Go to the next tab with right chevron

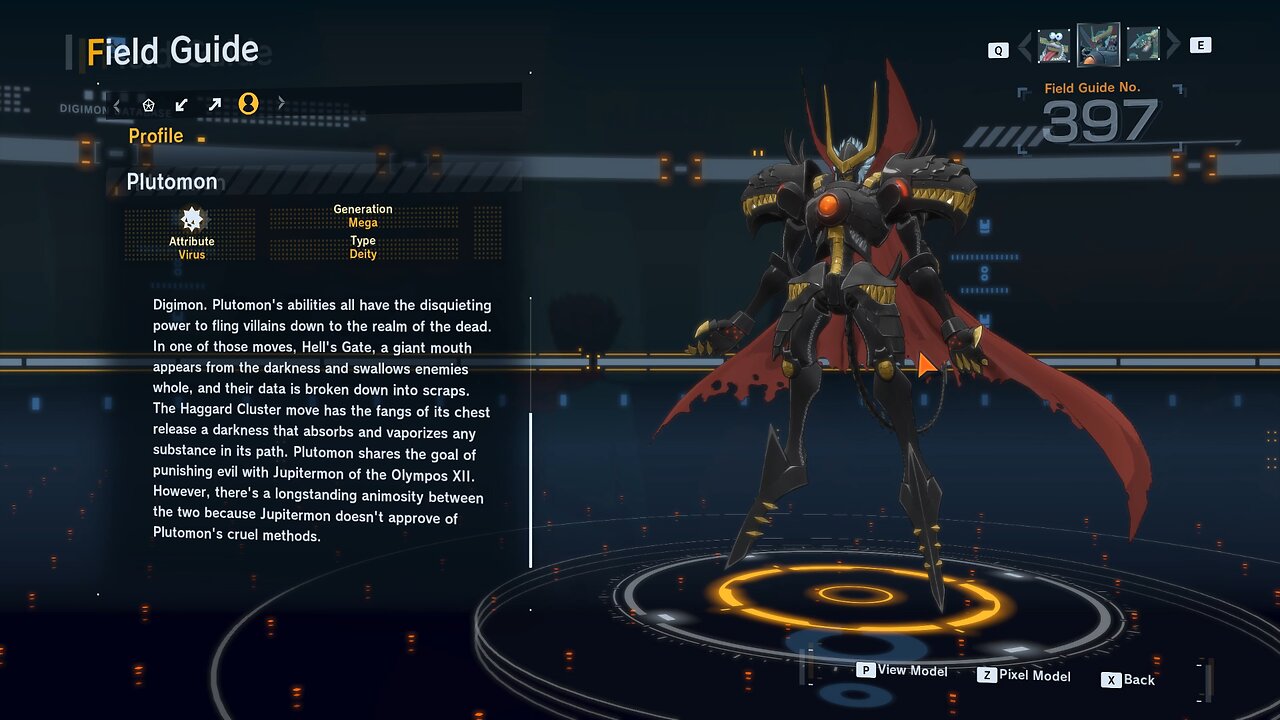click(x=281, y=104)
